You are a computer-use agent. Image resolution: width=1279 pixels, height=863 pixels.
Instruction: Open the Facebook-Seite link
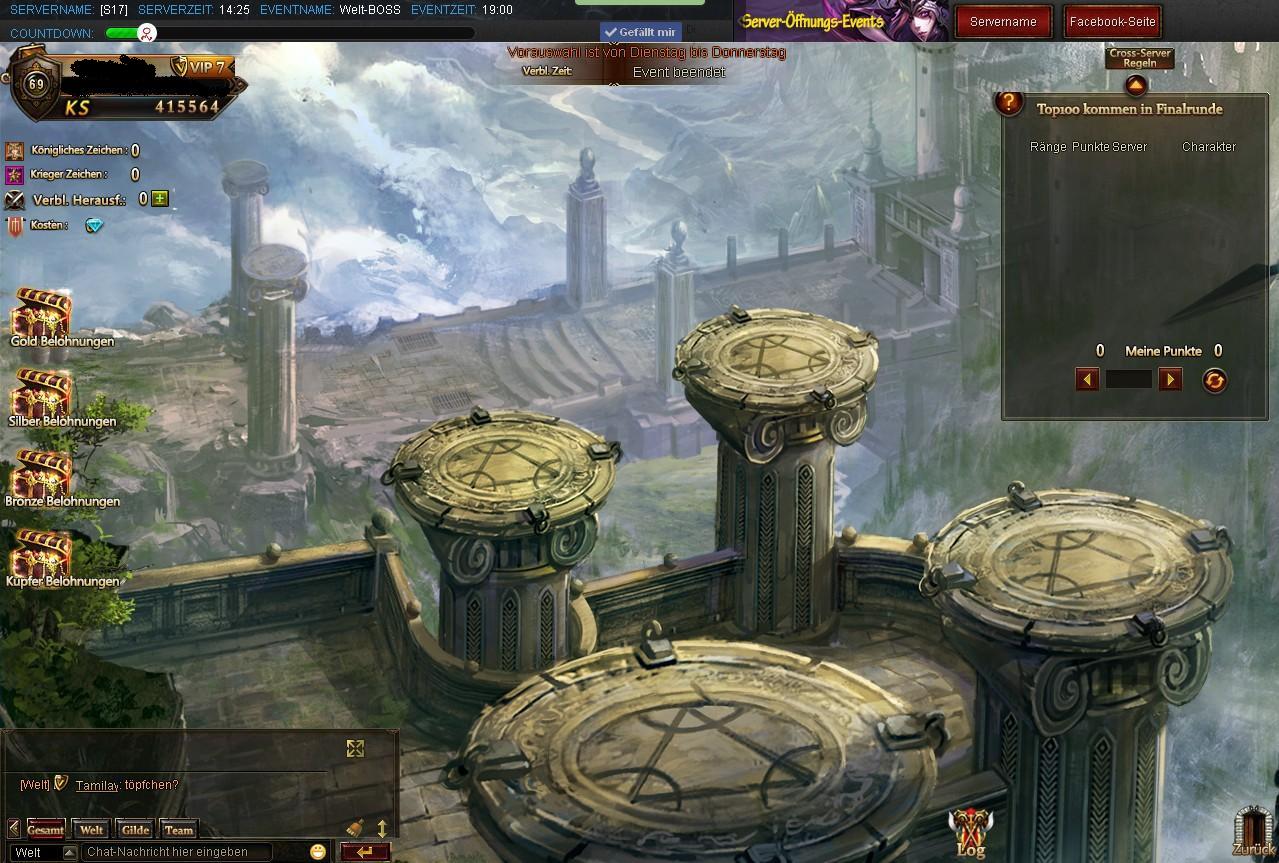coord(1112,21)
